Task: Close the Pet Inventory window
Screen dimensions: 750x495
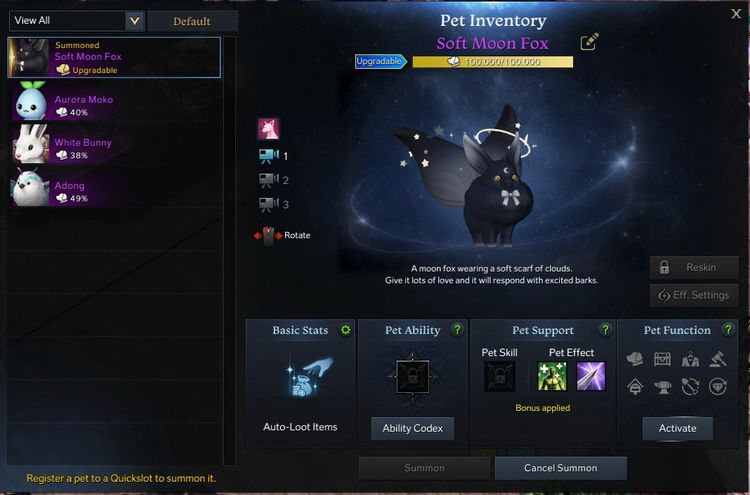Action: coord(737,14)
